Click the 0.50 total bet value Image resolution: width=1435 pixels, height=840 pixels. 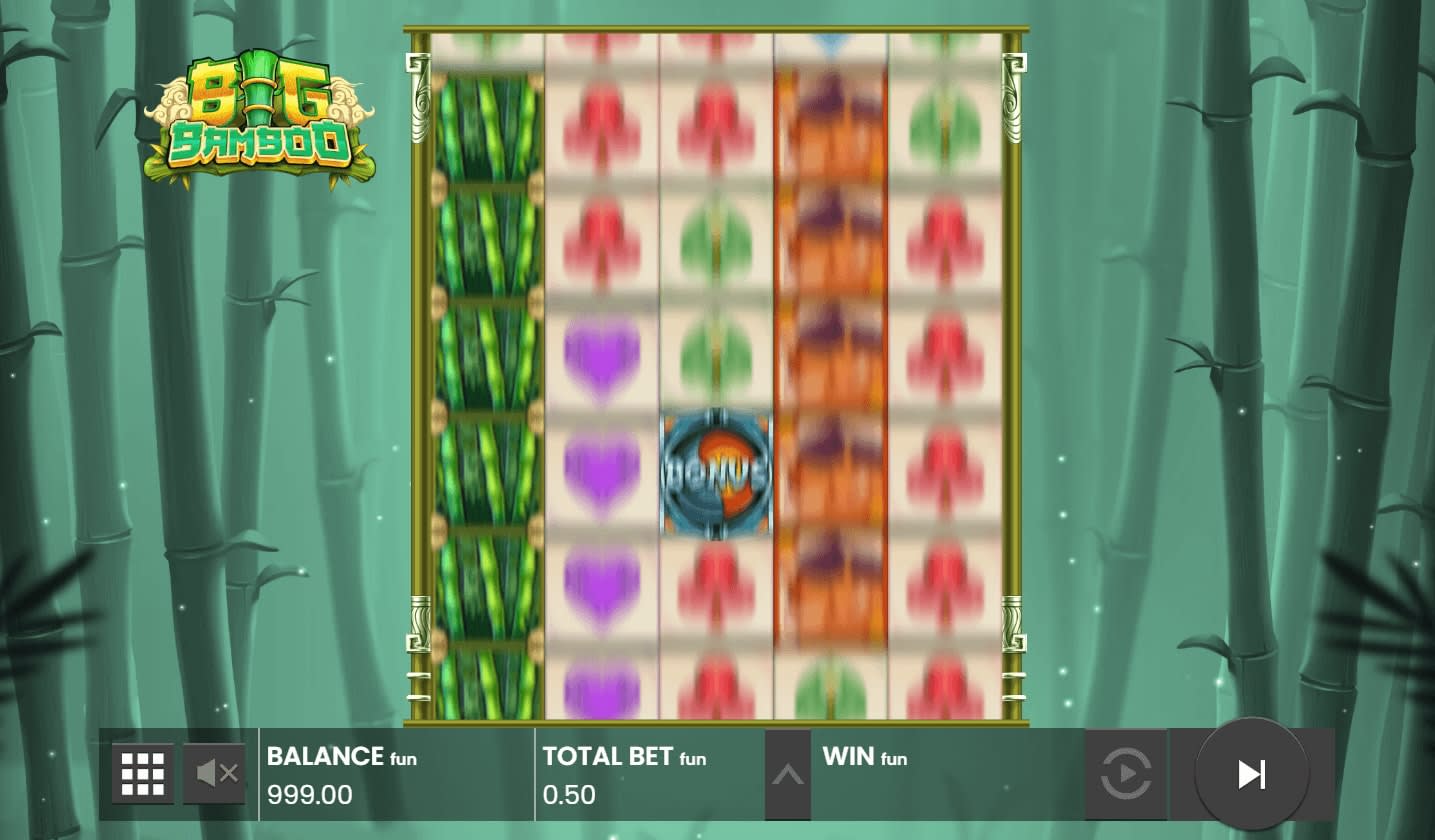tap(570, 795)
